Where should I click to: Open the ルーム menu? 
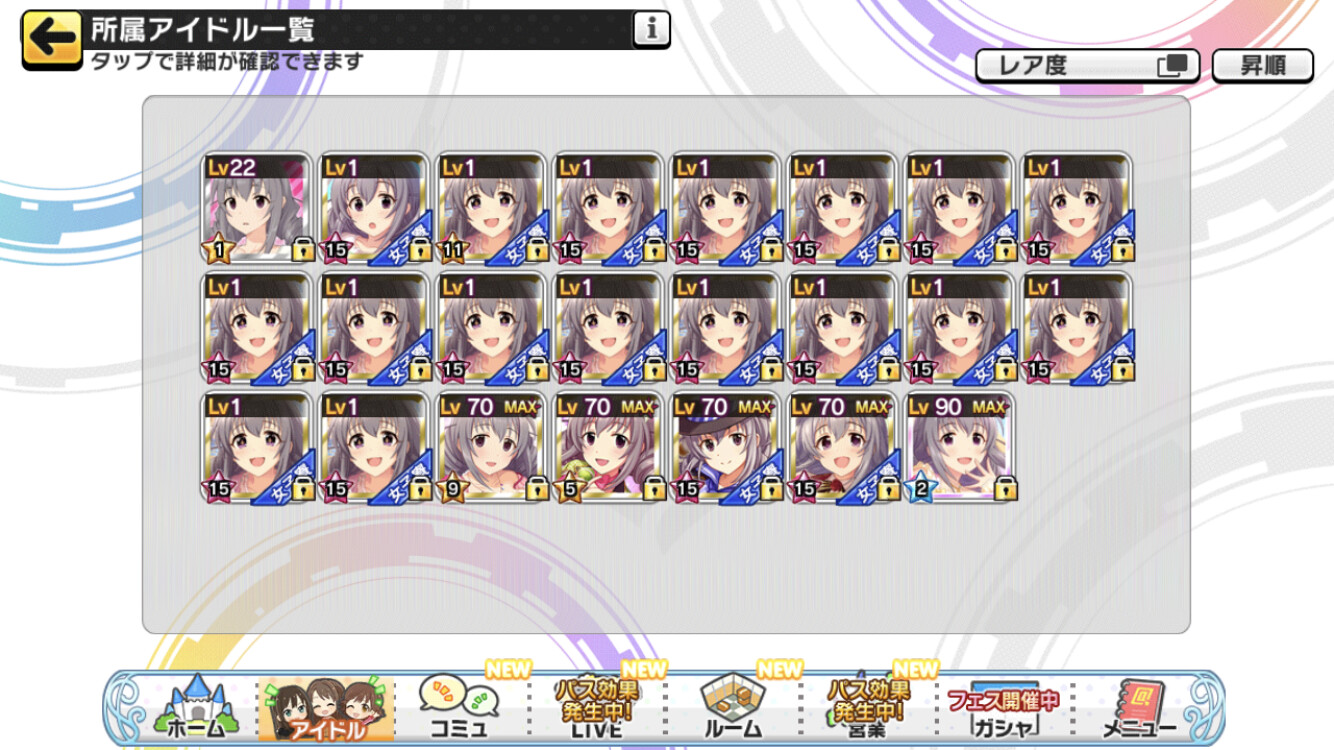(732, 708)
